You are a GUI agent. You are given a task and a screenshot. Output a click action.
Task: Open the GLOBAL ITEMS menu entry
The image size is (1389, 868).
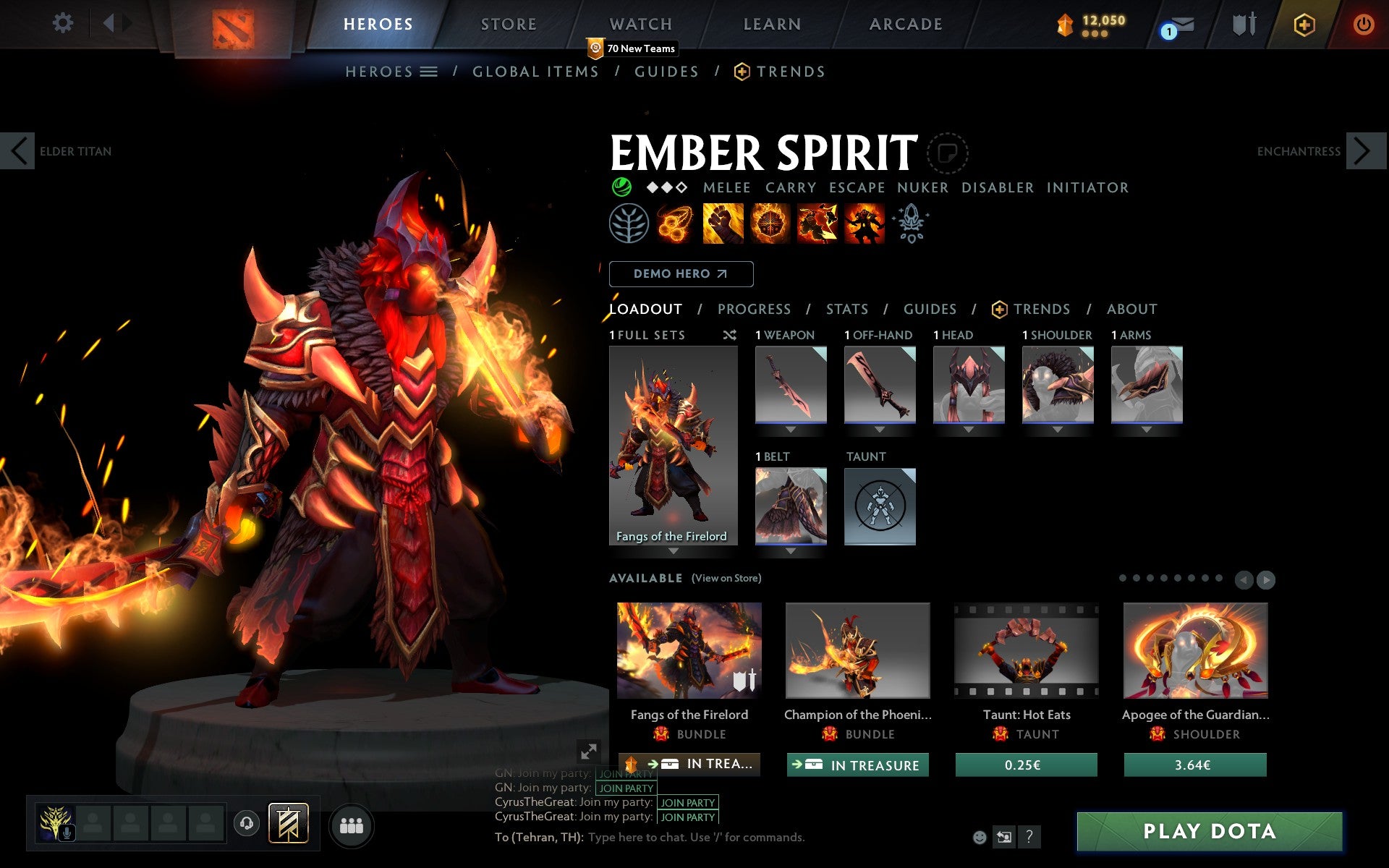(535, 71)
